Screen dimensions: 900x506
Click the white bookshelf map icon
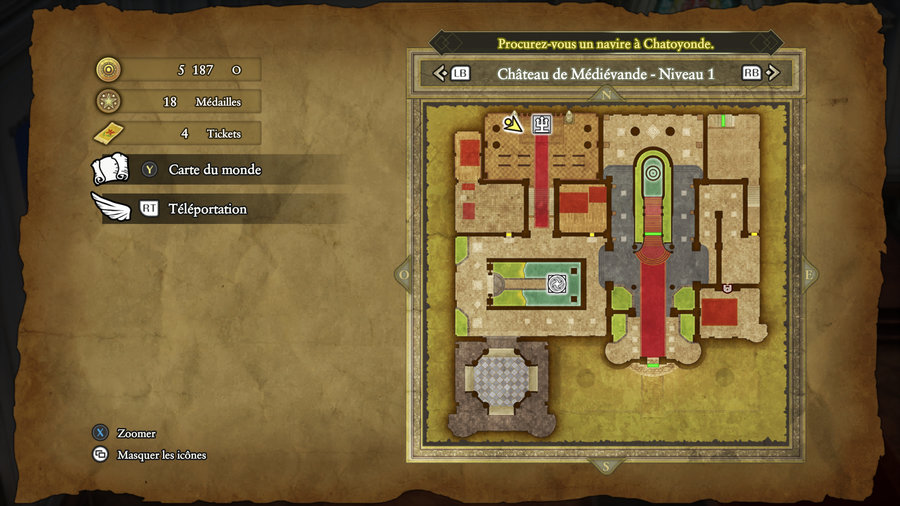tap(541, 123)
